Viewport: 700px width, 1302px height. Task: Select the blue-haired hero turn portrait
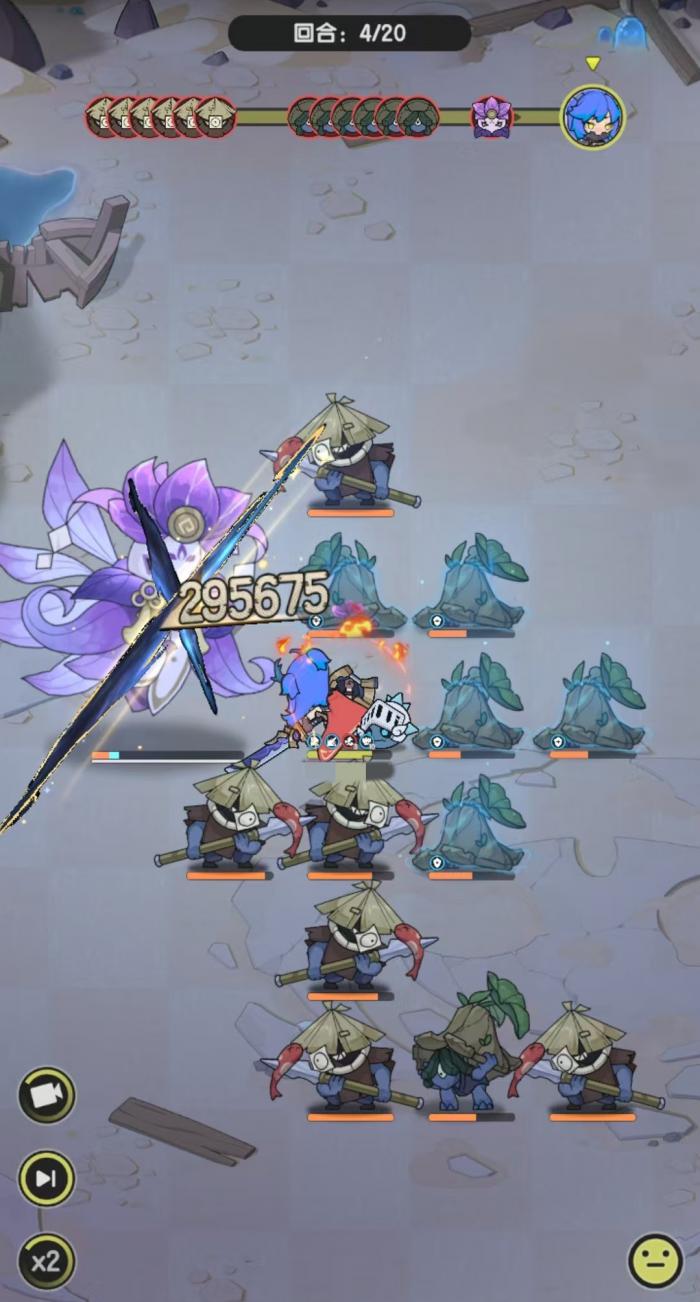pos(592,117)
